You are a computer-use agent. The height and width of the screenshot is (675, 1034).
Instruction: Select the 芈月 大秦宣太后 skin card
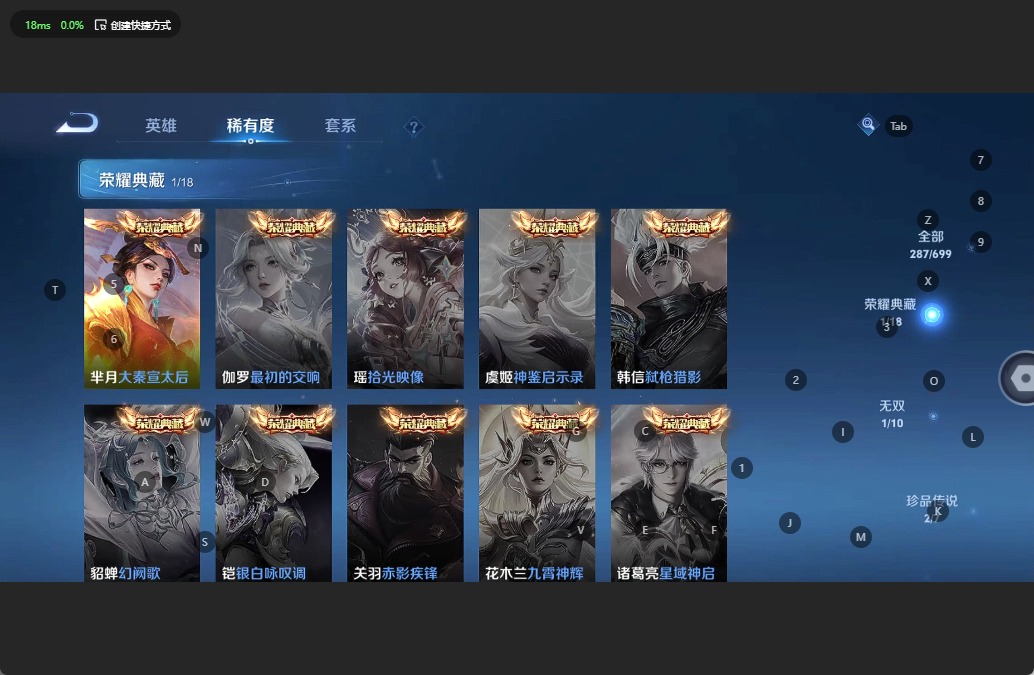click(142, 299)
